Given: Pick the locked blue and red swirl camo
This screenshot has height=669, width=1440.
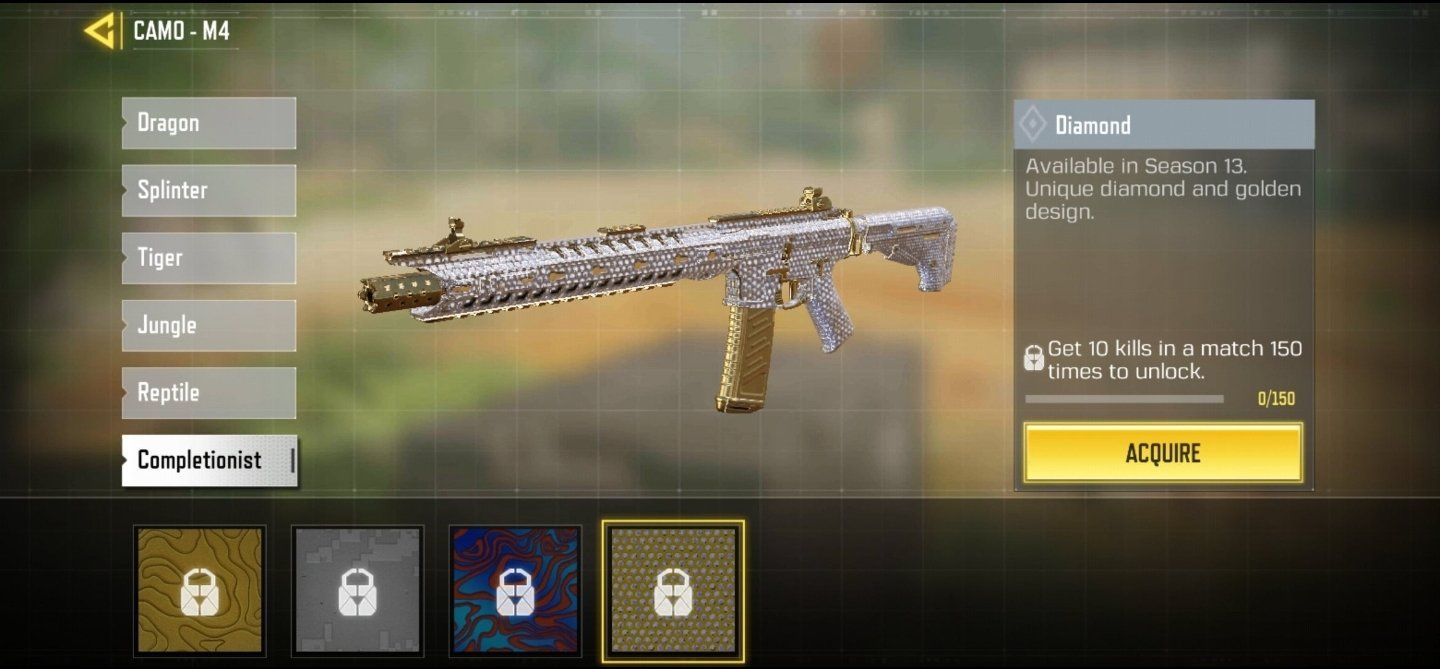Looking at the screenshot, I should (x=515, y=591).
